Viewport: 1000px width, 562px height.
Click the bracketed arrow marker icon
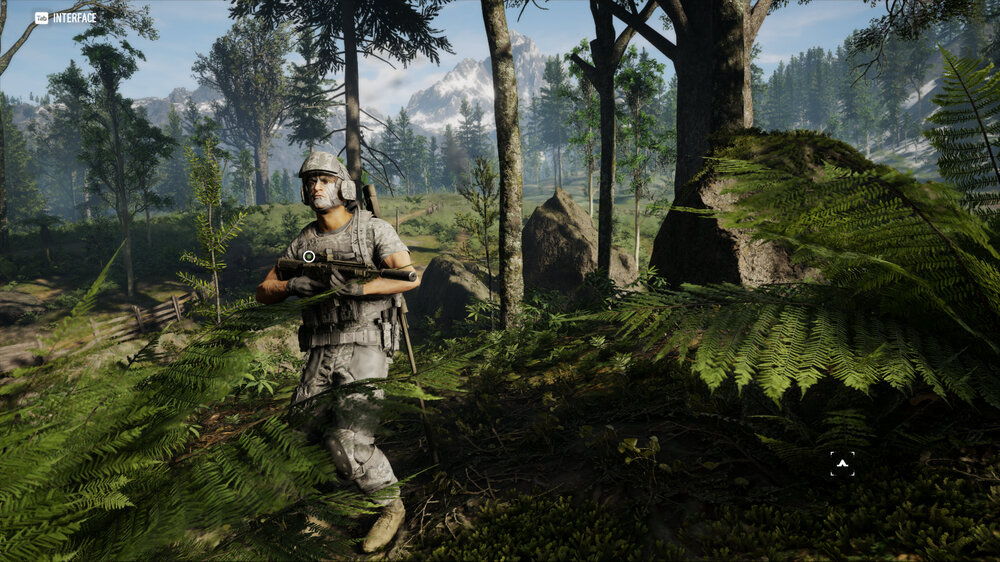coord(842,463)
